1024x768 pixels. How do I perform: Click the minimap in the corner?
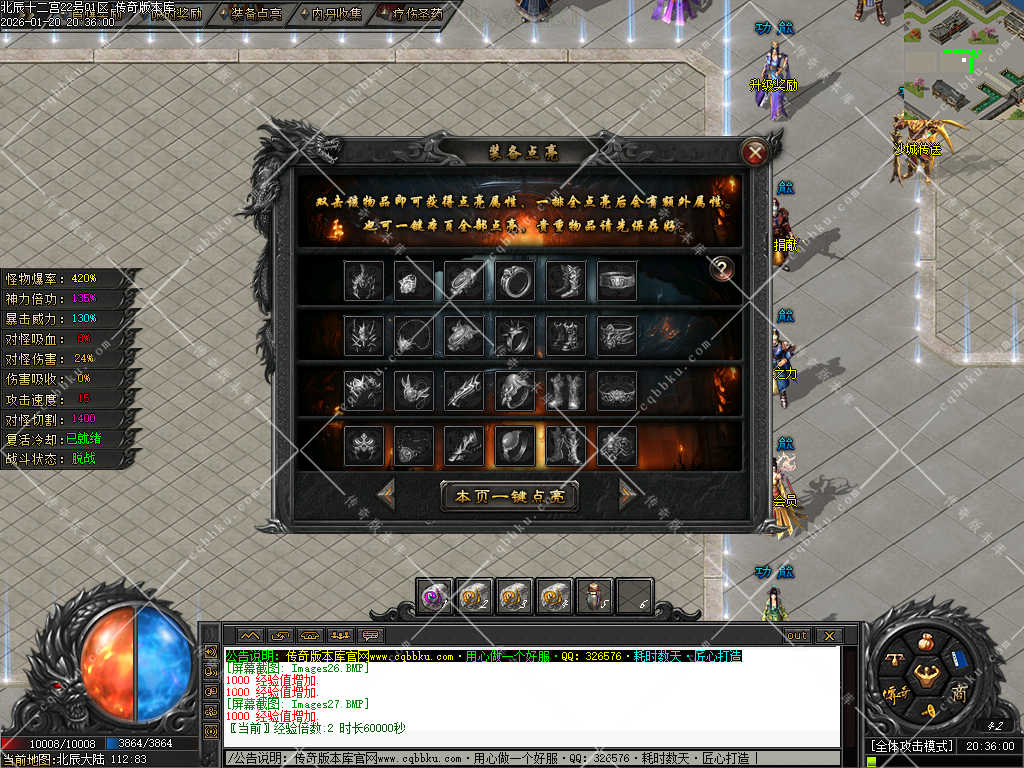pyautogui.click(x=963, y=58)
